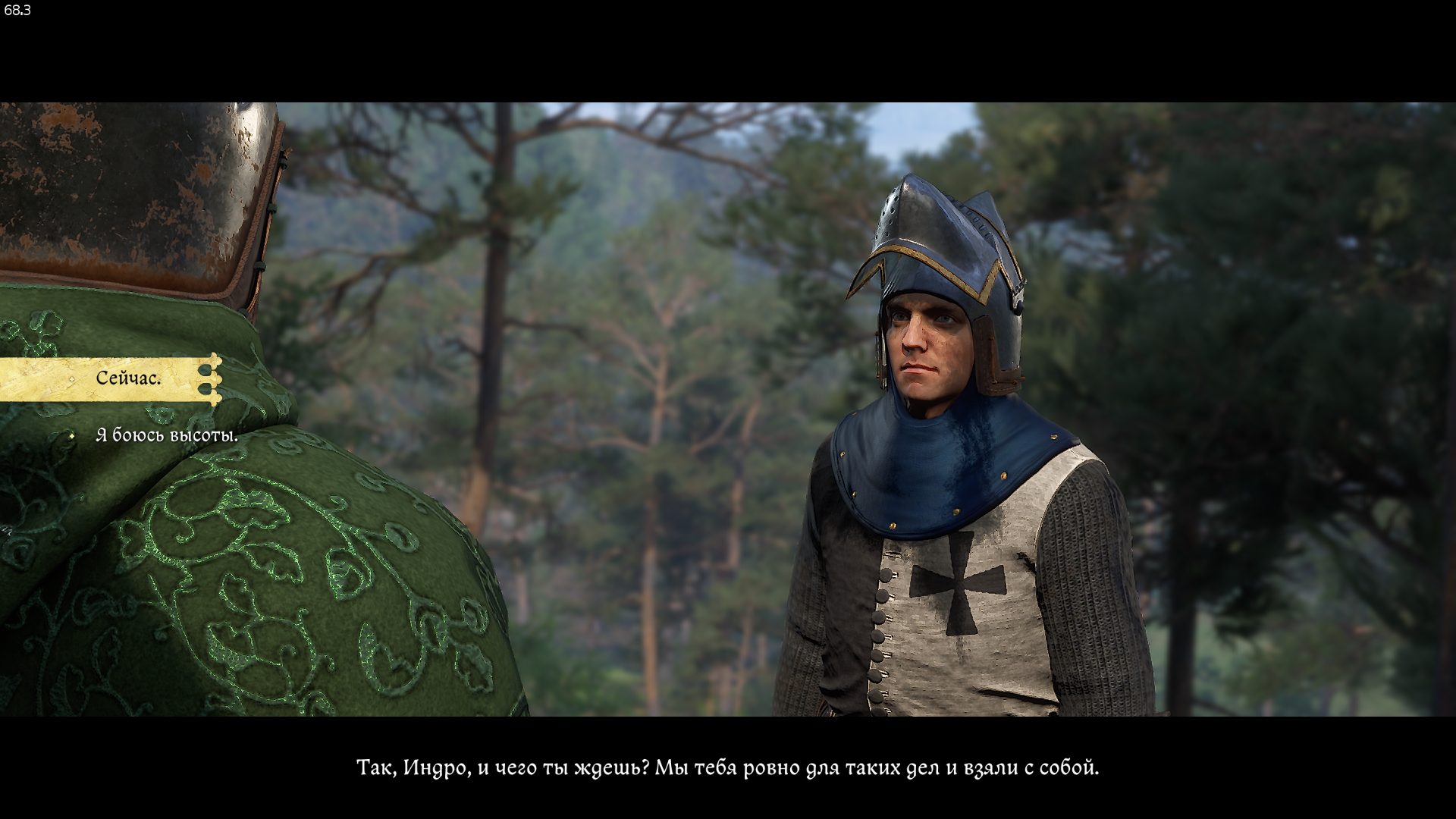Select the 'Я боюсь высоты.' reply option

pos(167,435)
